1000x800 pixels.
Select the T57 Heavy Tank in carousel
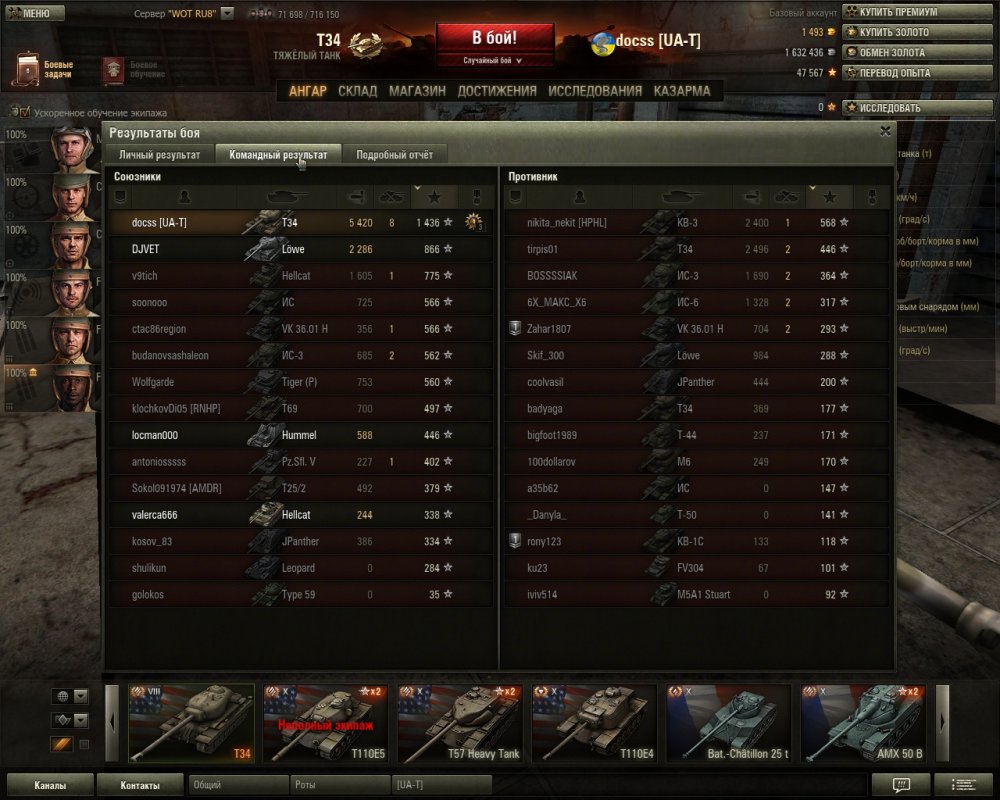coord(460,723)
